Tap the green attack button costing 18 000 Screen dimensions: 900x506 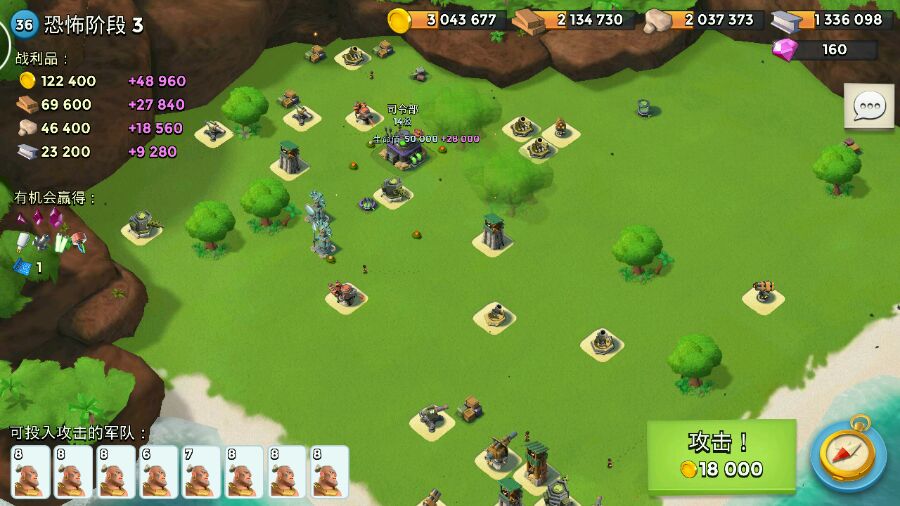point(721,456)
